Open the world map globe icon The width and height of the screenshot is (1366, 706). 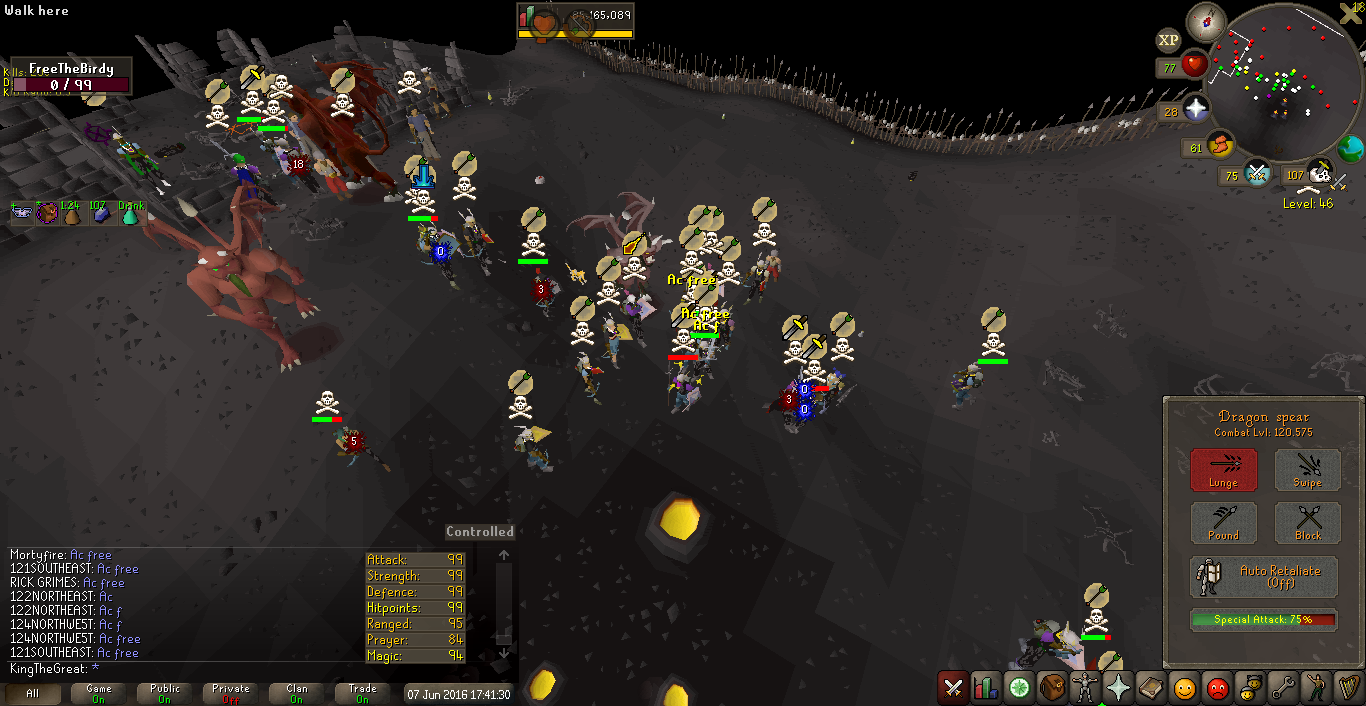pyautogui.click(x=1351, y=149)
